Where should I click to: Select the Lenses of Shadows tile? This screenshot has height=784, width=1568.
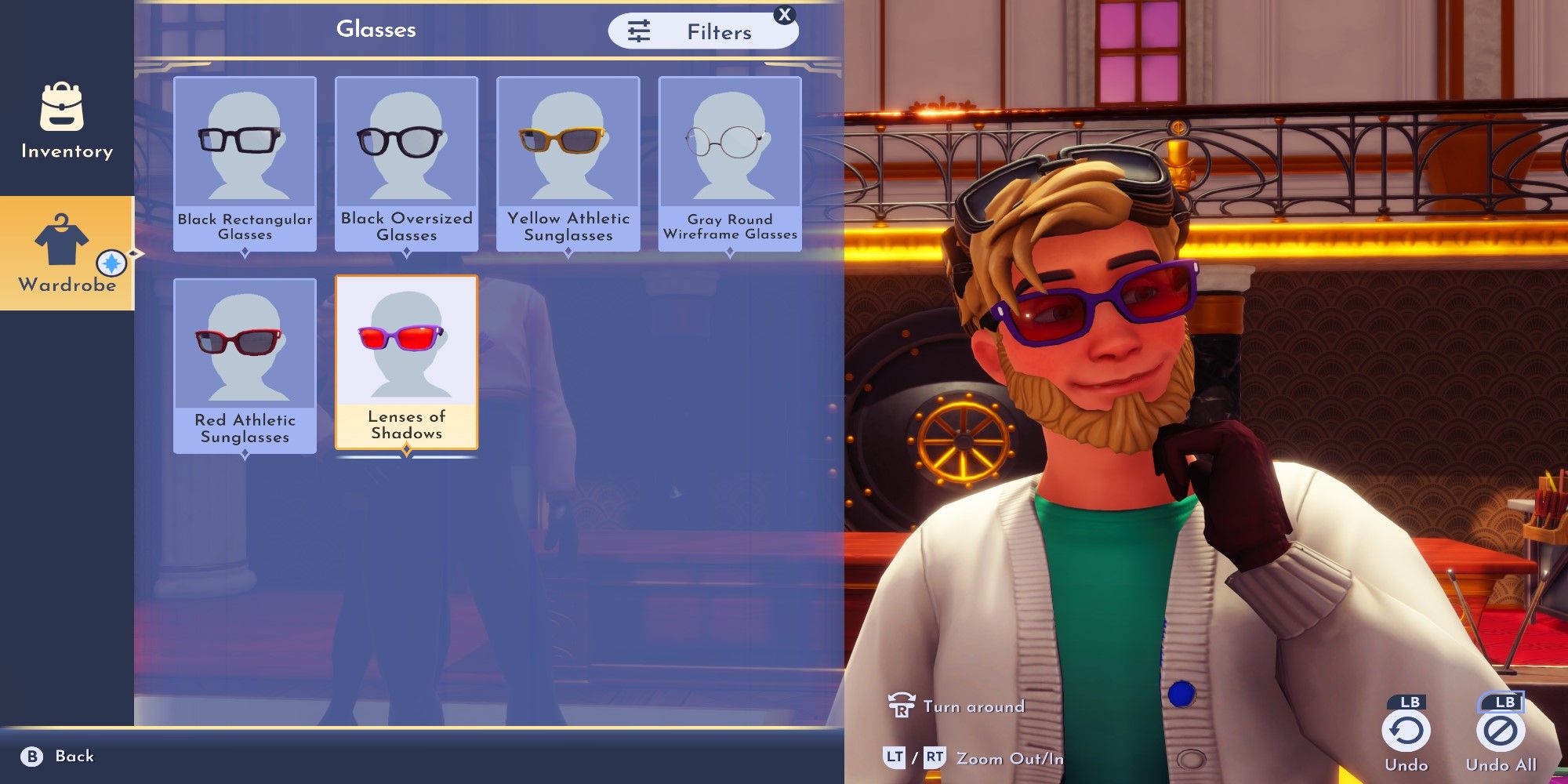406,362
